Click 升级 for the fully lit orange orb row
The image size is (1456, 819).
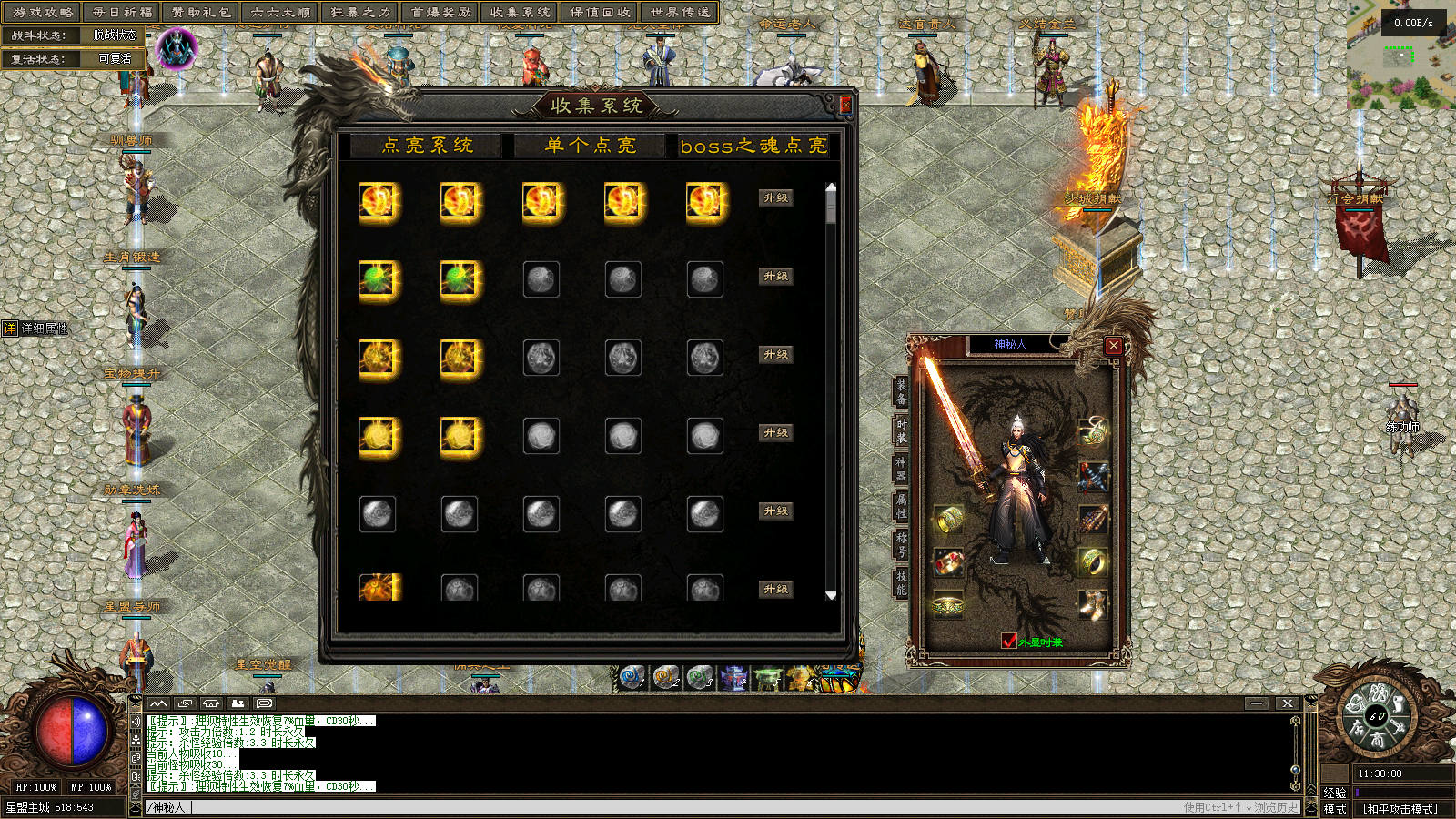(776, 198)
